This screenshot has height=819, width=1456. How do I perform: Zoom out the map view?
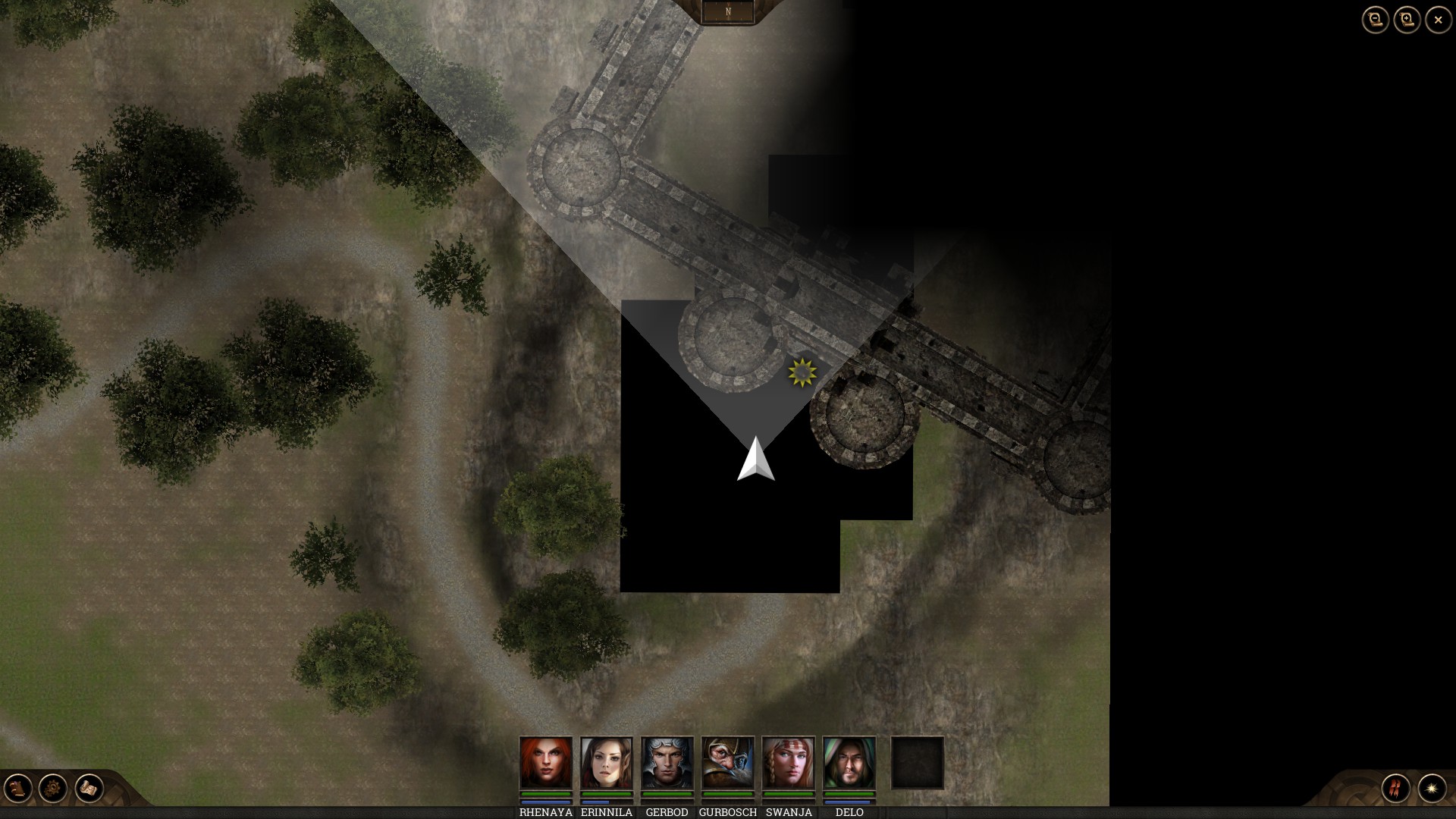[1375, 20]
